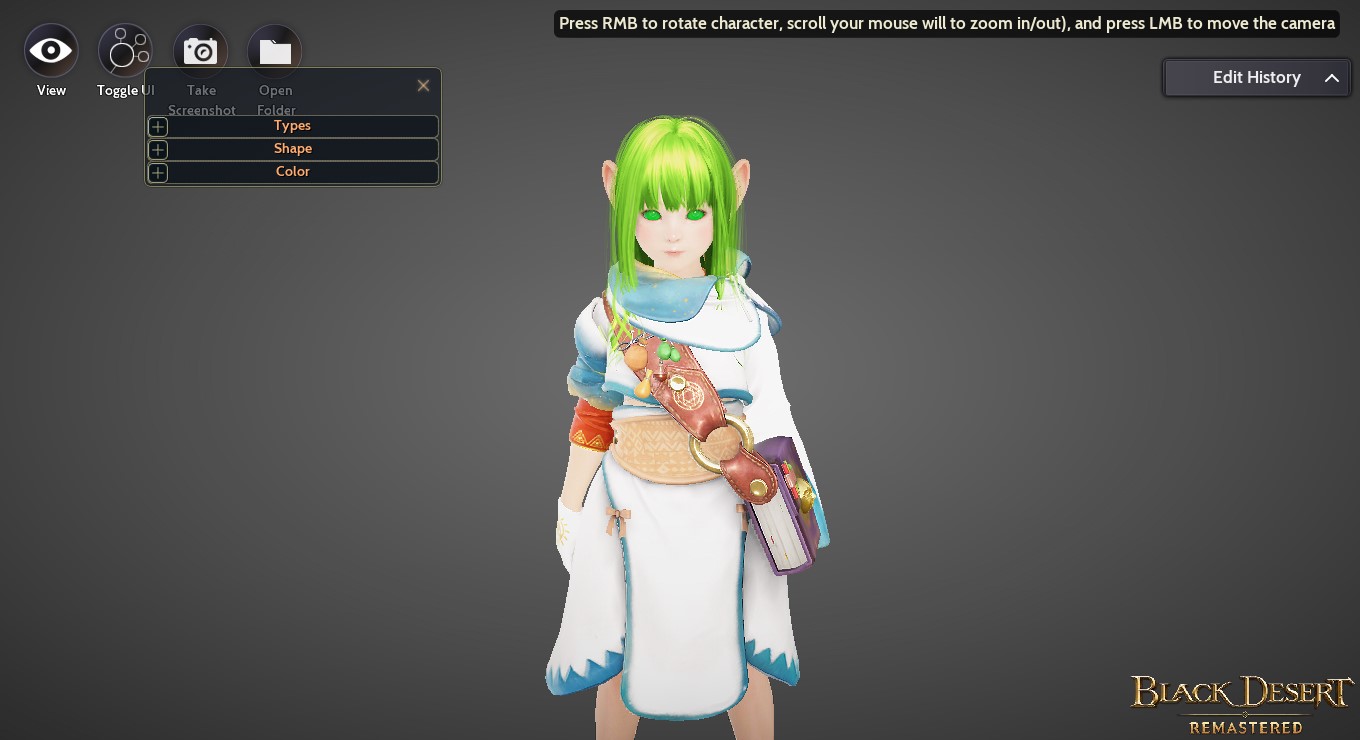Open the Edit History panel
The height and width of the screenshot is (740, 1360).
1256,77
